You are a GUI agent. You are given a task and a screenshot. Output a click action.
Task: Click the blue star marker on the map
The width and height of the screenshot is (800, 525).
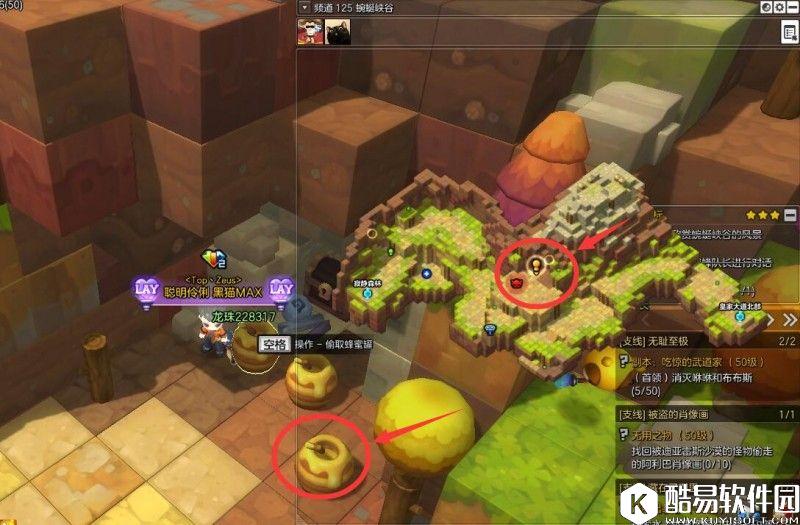[x=426, y=273]
